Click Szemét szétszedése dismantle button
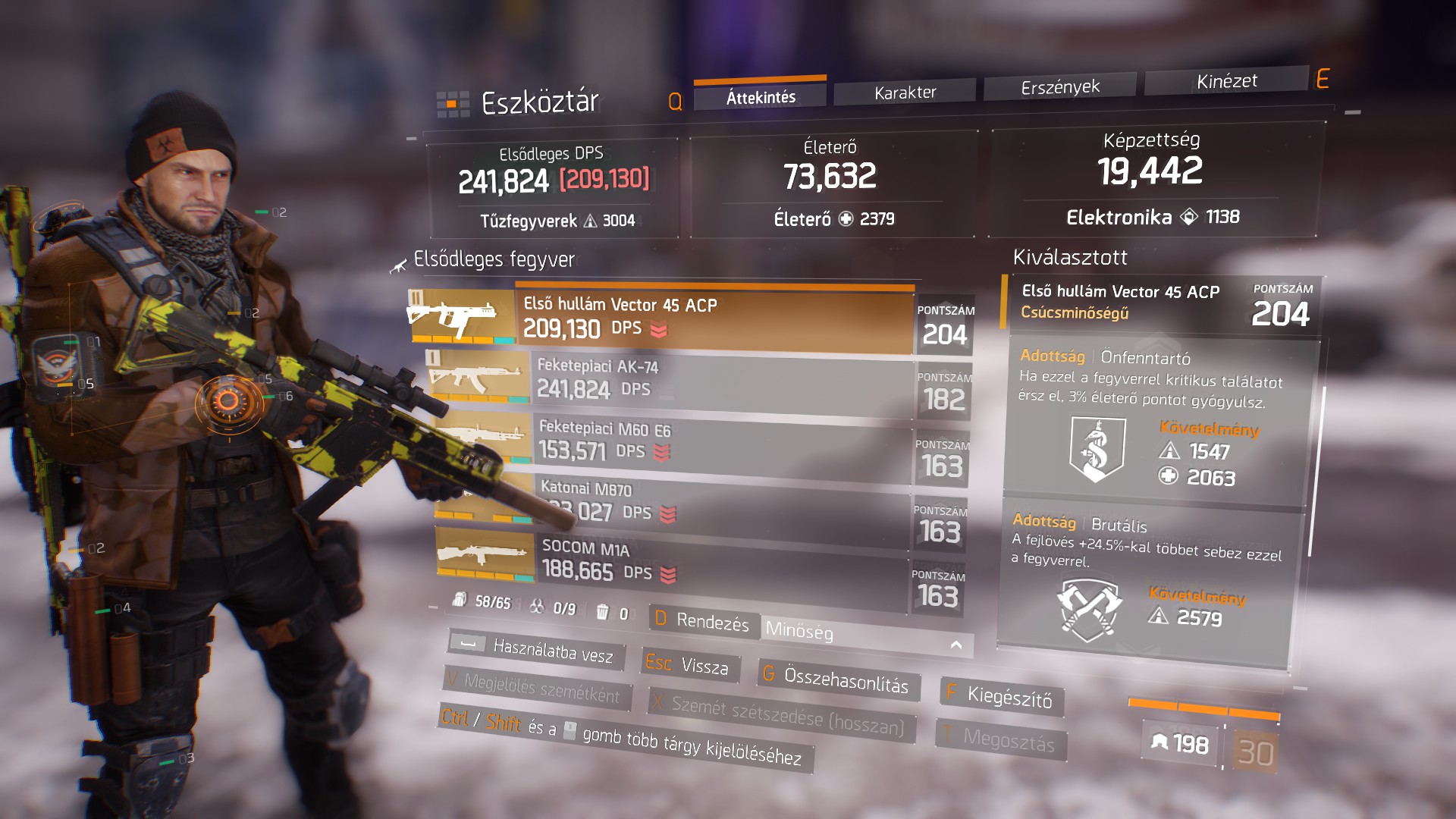This screenshot has height=819, width=1456. tap(781, 714)
